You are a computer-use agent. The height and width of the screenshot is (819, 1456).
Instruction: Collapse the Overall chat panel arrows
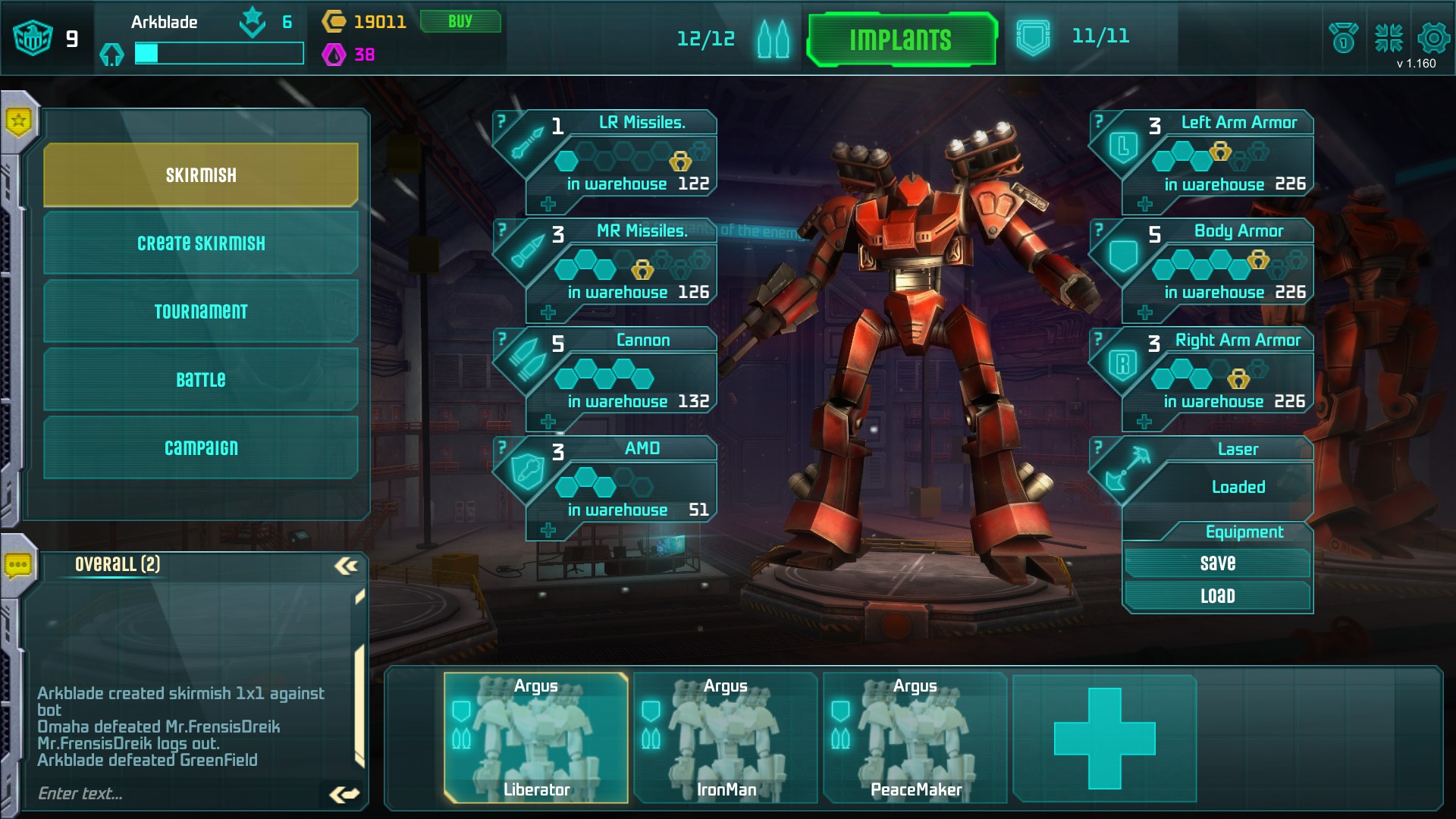347,566
